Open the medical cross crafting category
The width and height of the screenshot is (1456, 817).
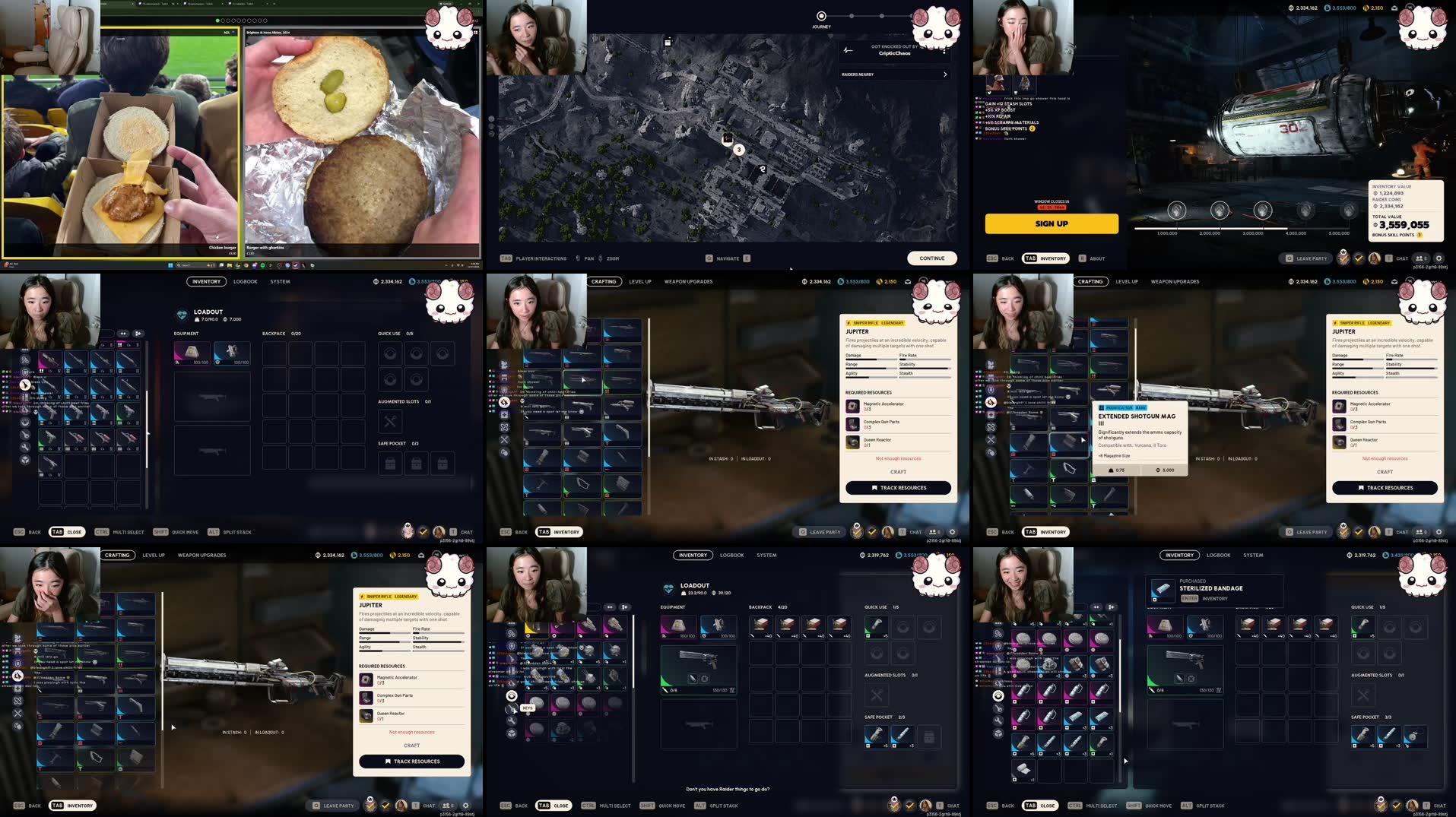[504, 416]
